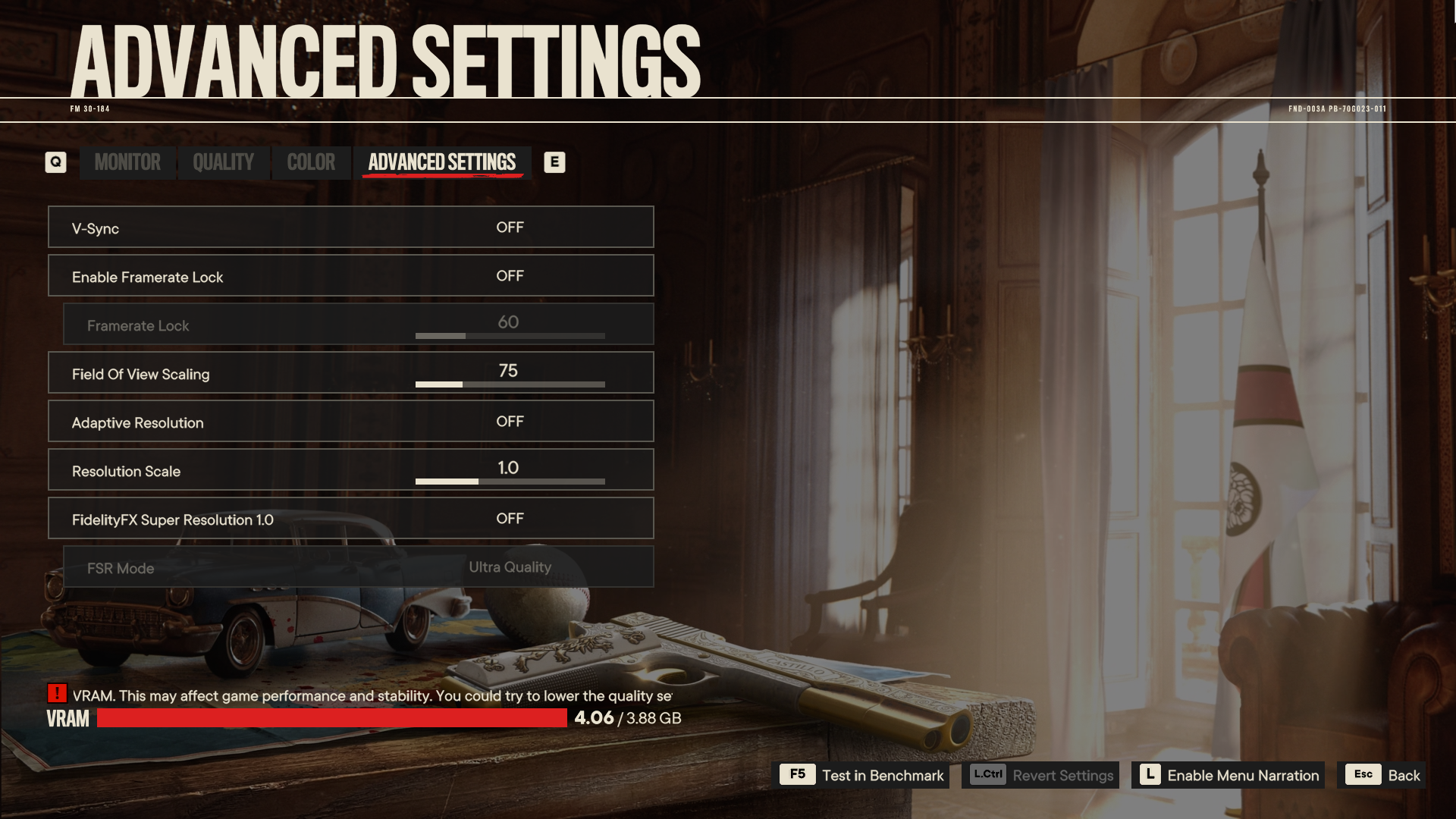Click the Advanced Settings tab
1456x819 pixels.
point(442,162)
